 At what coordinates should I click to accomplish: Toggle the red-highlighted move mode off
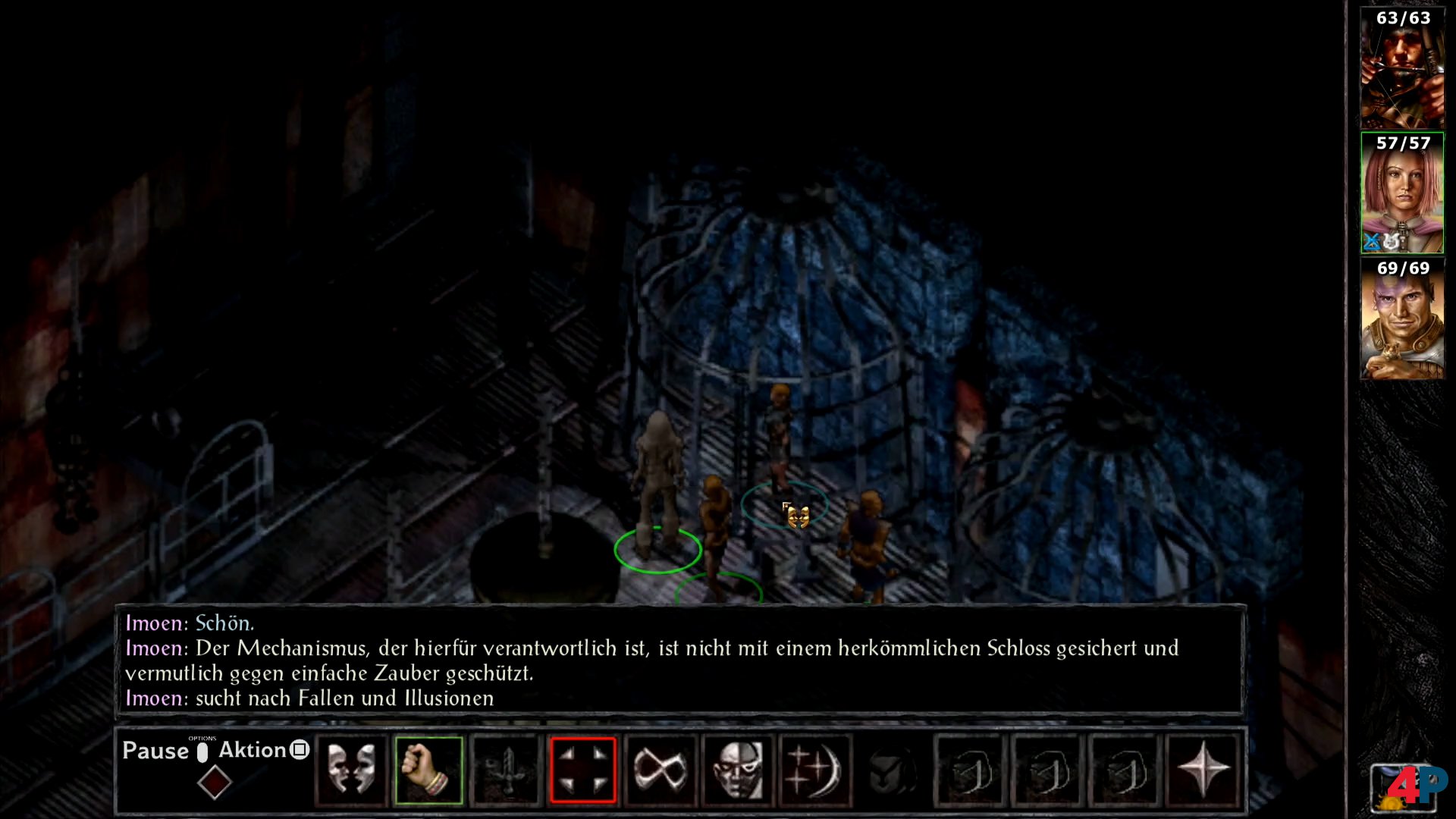pyautogui.click(x=582, y=769)
